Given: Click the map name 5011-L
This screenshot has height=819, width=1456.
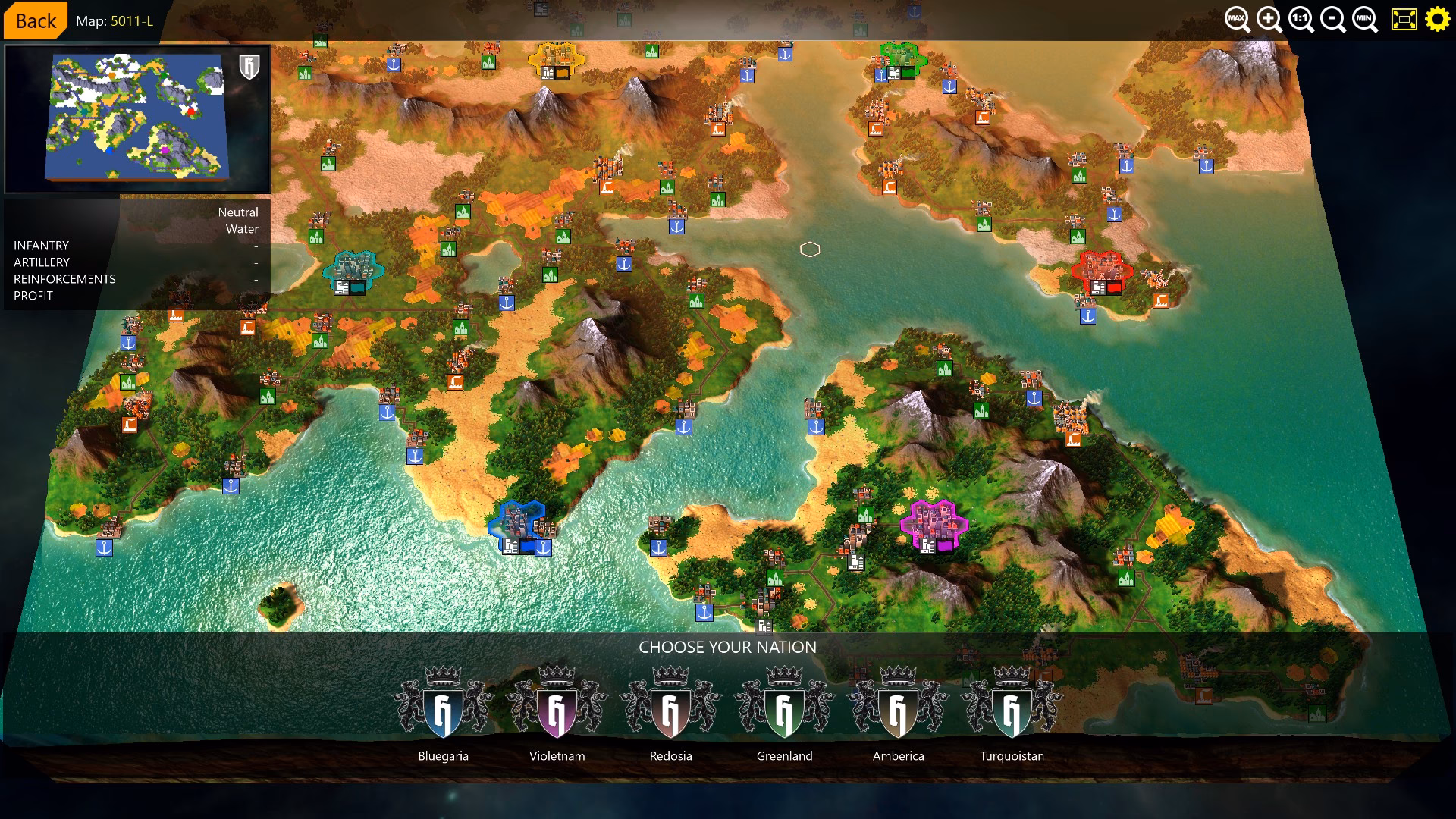Looking at the screenshot, I should point(130,21).
